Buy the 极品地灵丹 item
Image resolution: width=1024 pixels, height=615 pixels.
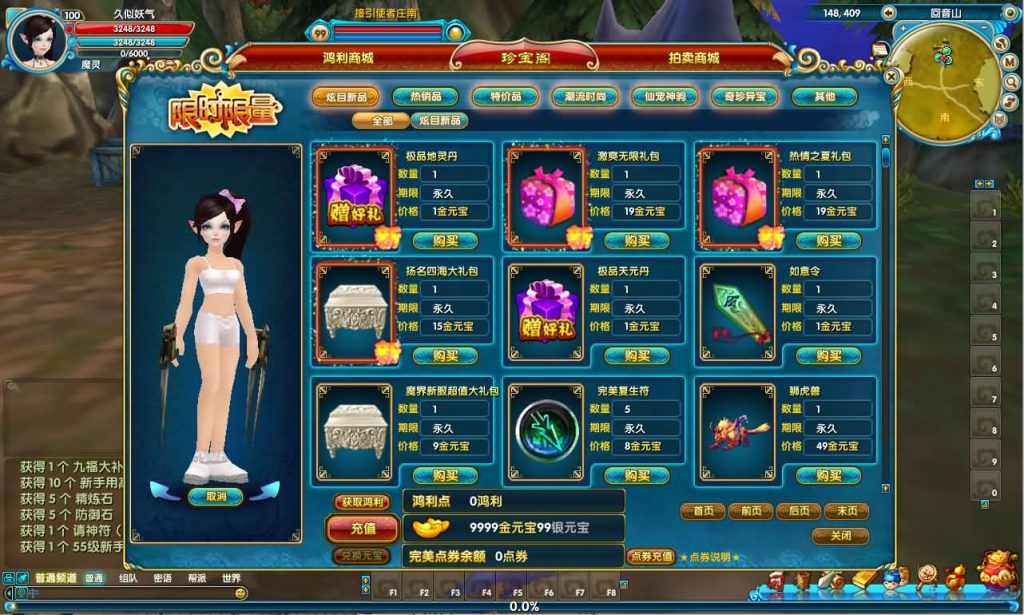445,241
